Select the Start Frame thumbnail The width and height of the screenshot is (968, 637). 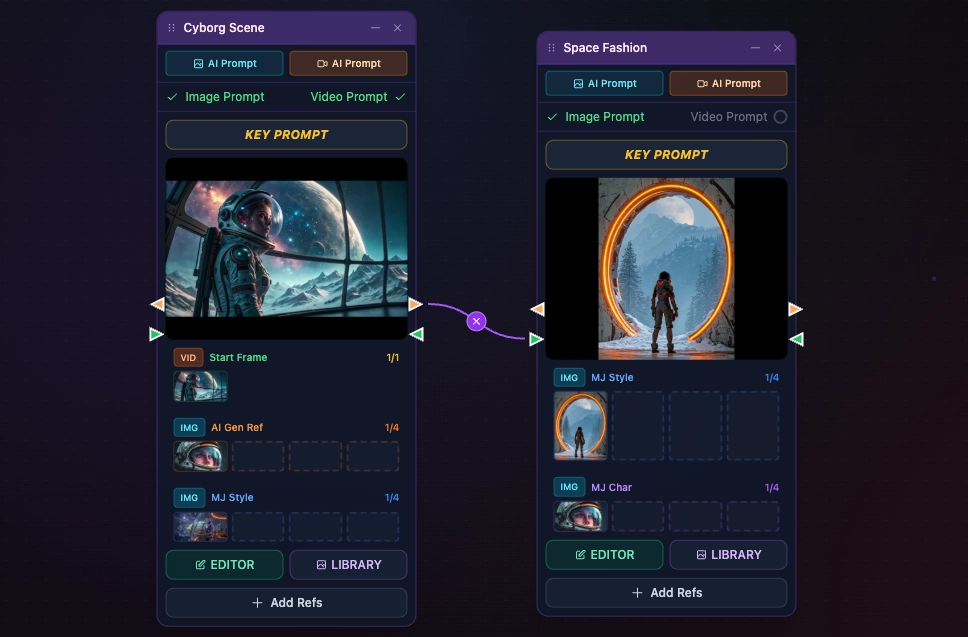pos(200,387)
